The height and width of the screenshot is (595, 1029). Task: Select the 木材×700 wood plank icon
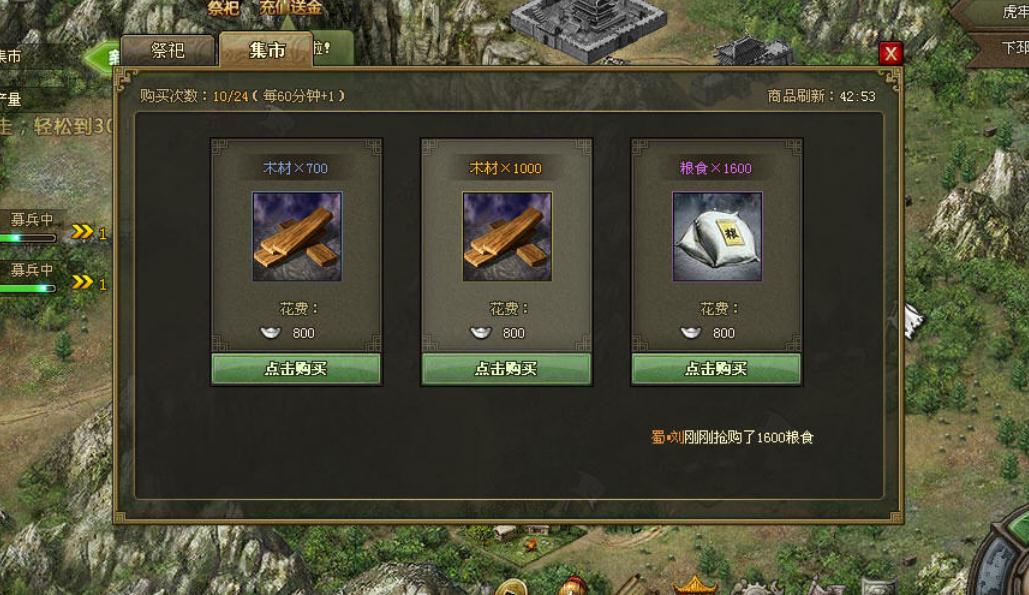(x=296, y=236)
